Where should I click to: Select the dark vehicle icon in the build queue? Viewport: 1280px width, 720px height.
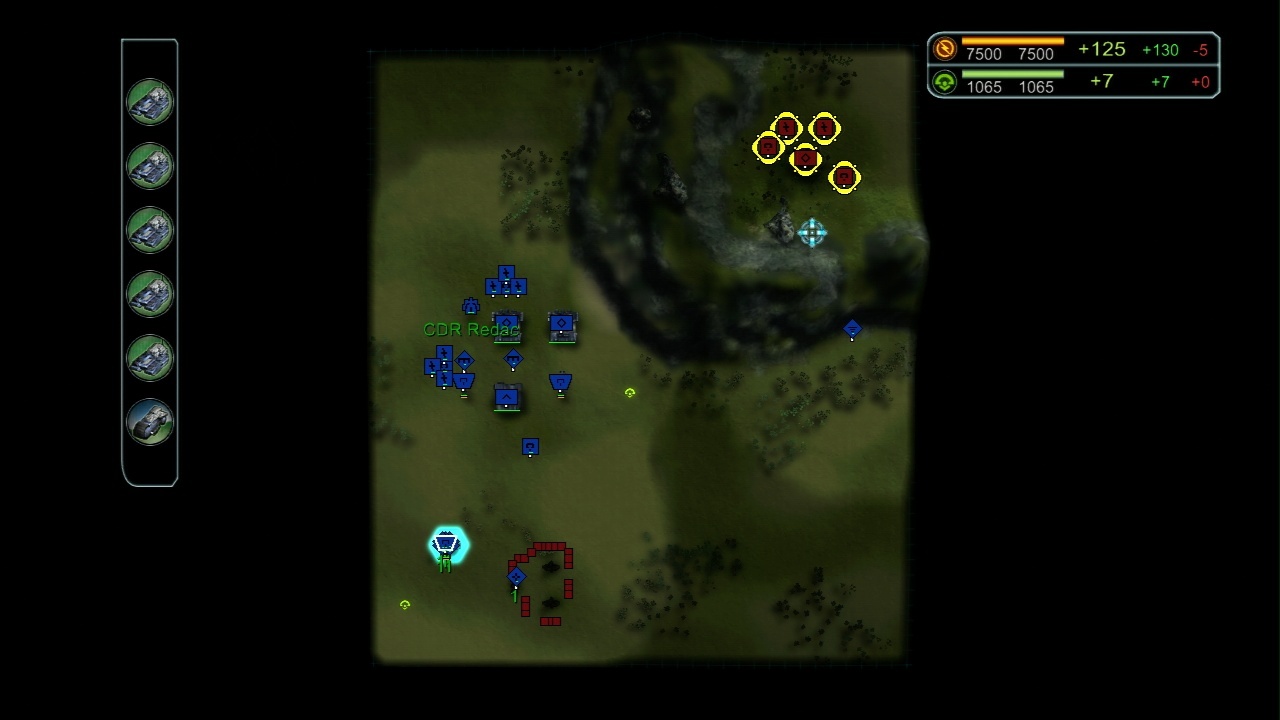click(150, 422)
